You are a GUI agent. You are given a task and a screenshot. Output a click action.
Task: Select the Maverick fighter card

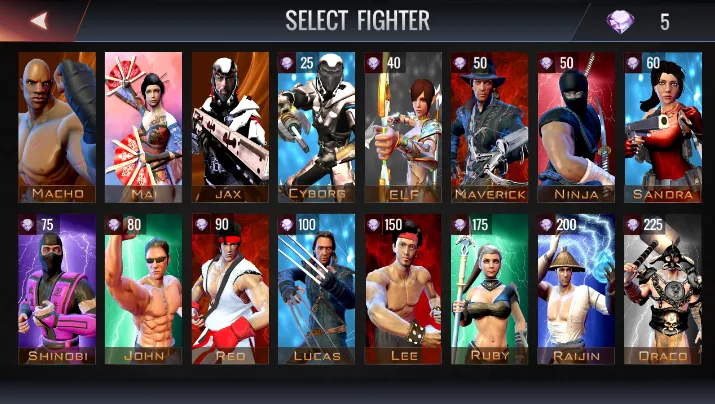(490, 127)
